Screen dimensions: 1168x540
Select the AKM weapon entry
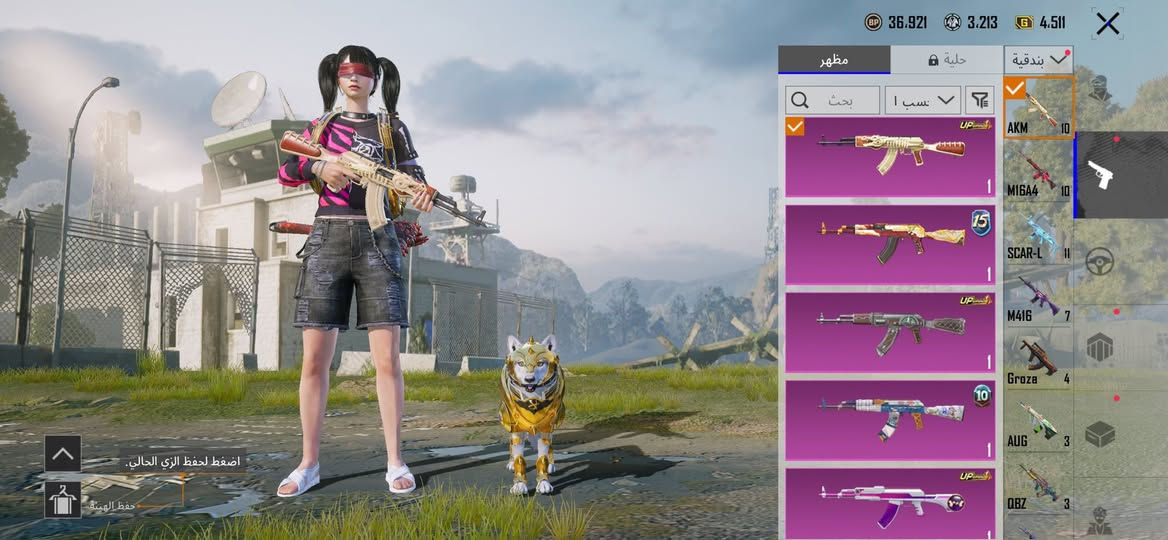tap(1038, 109)
